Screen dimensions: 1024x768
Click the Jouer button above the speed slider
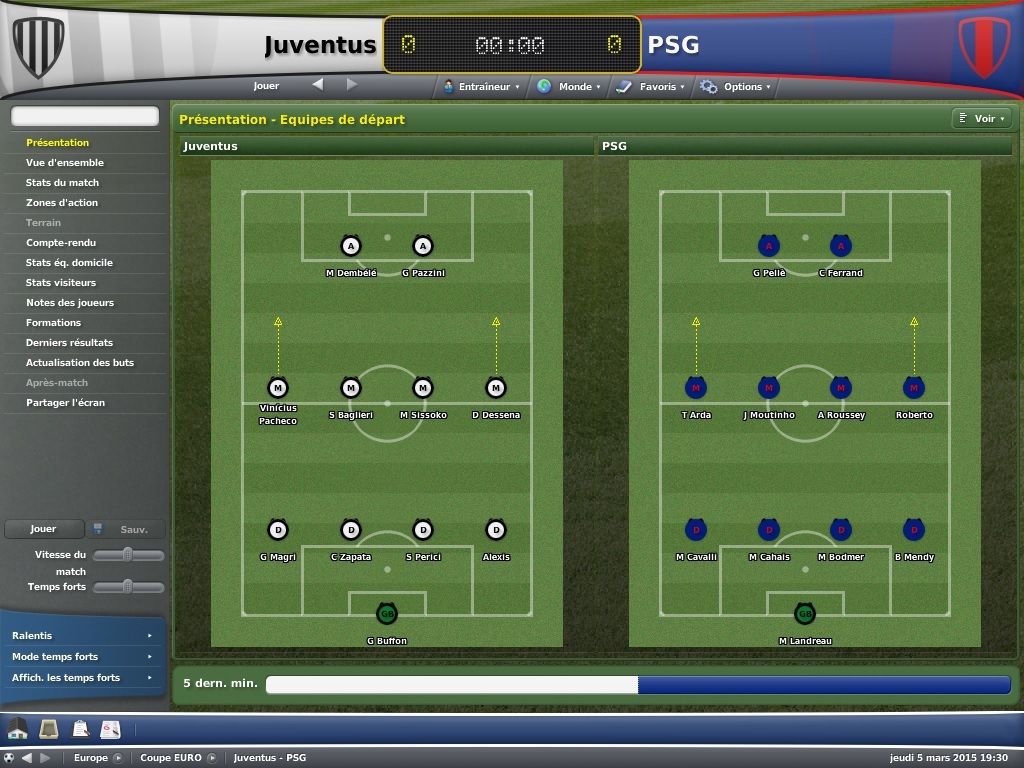pyautogui.click(x=43, y=529)
